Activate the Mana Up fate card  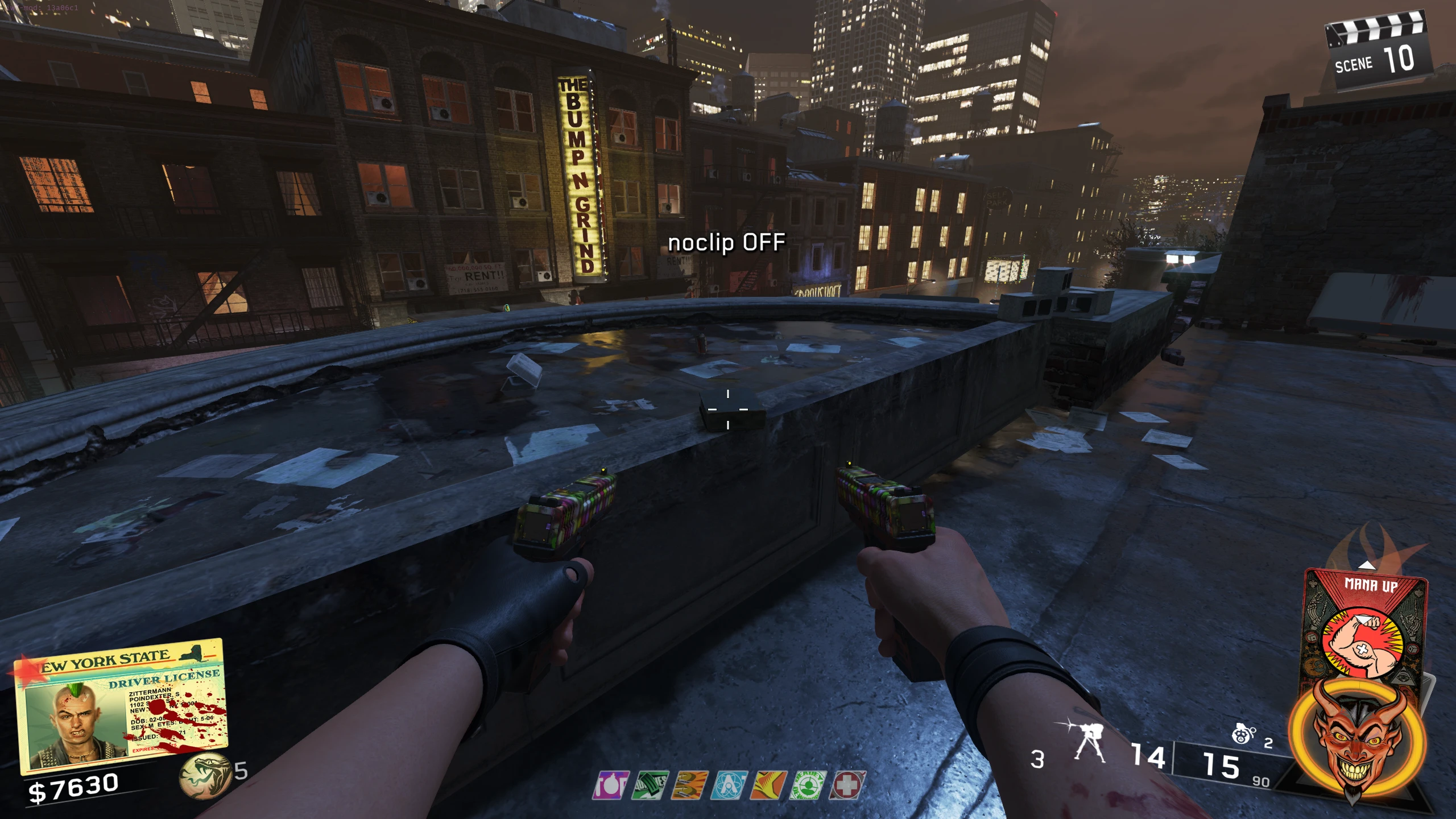point(1365,626)
